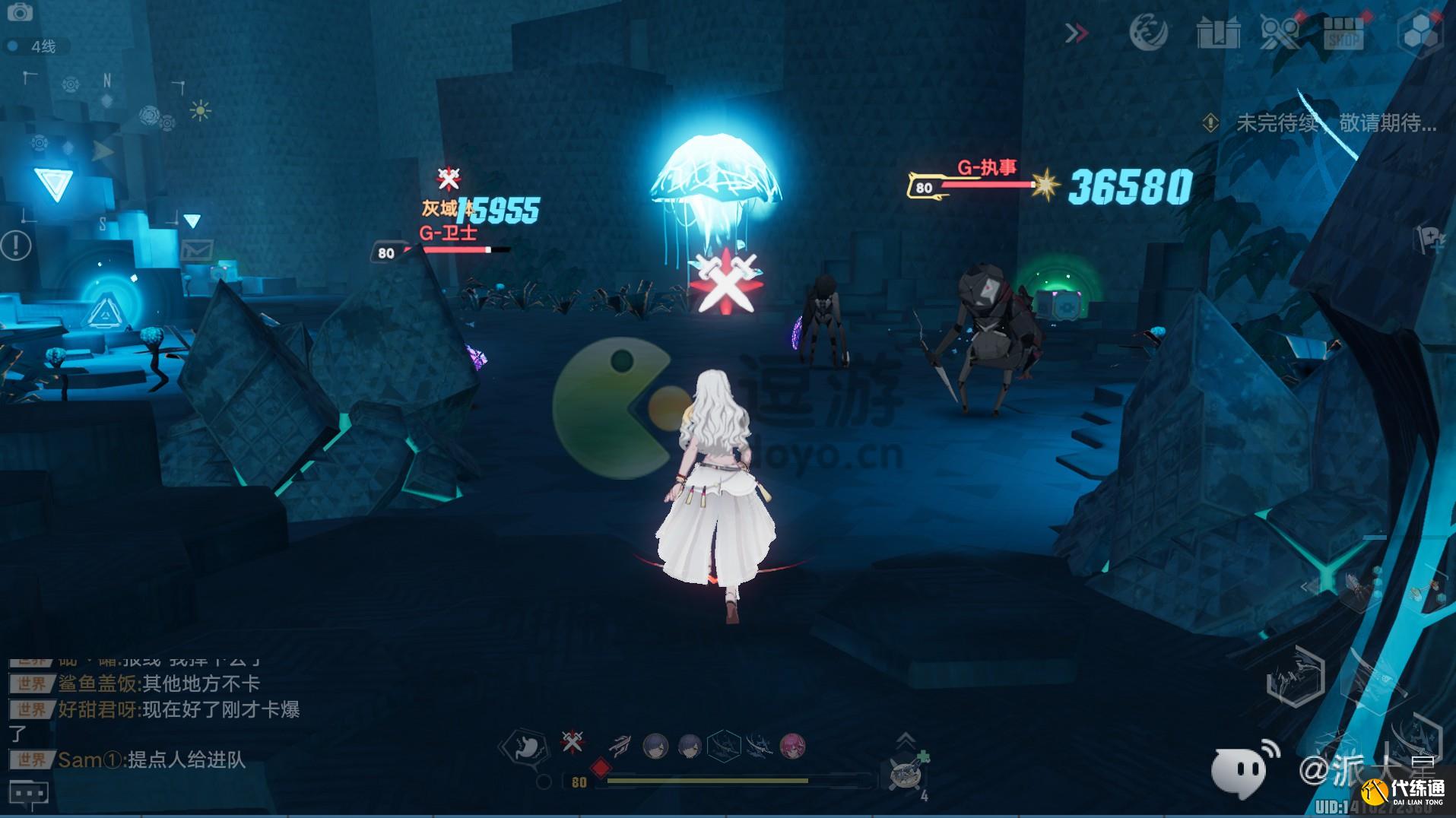Screen dimensions: 1456x818
Task: Open the hexagon cluster main menu
Action: [x=1419, y=33]
